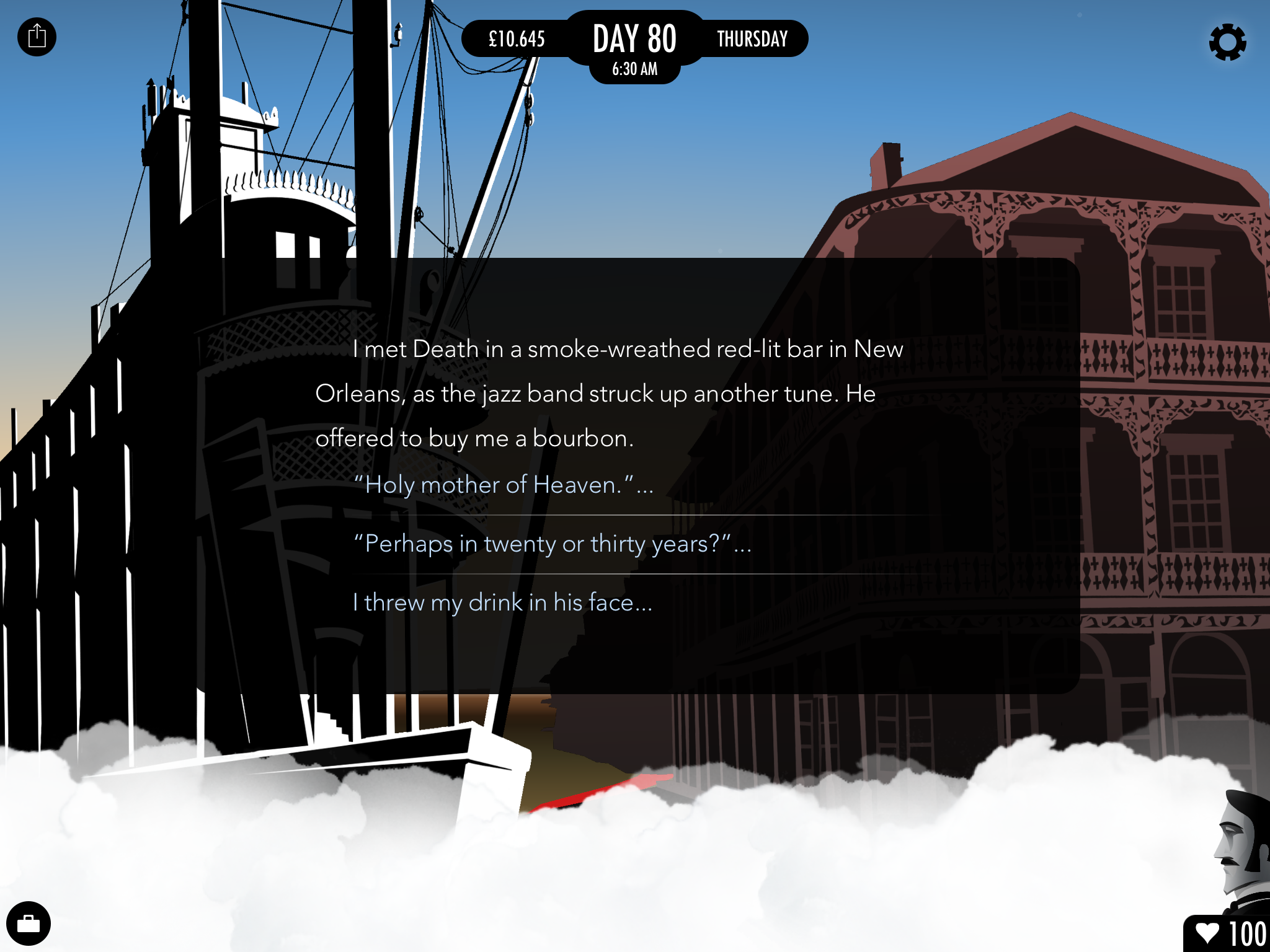
Task: Open the suitcase inventory
Action: [x=29, y=923]
